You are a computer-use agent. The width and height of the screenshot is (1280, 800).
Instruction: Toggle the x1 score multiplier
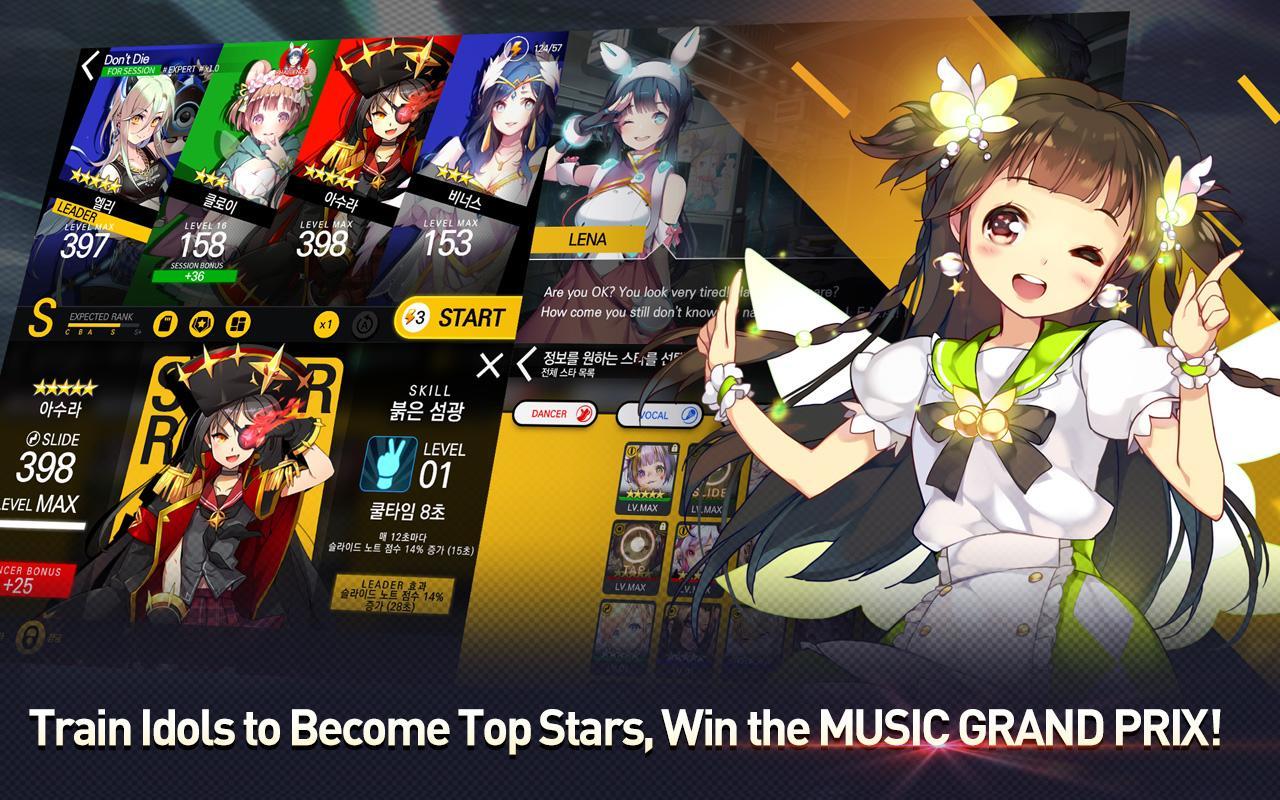327,322
